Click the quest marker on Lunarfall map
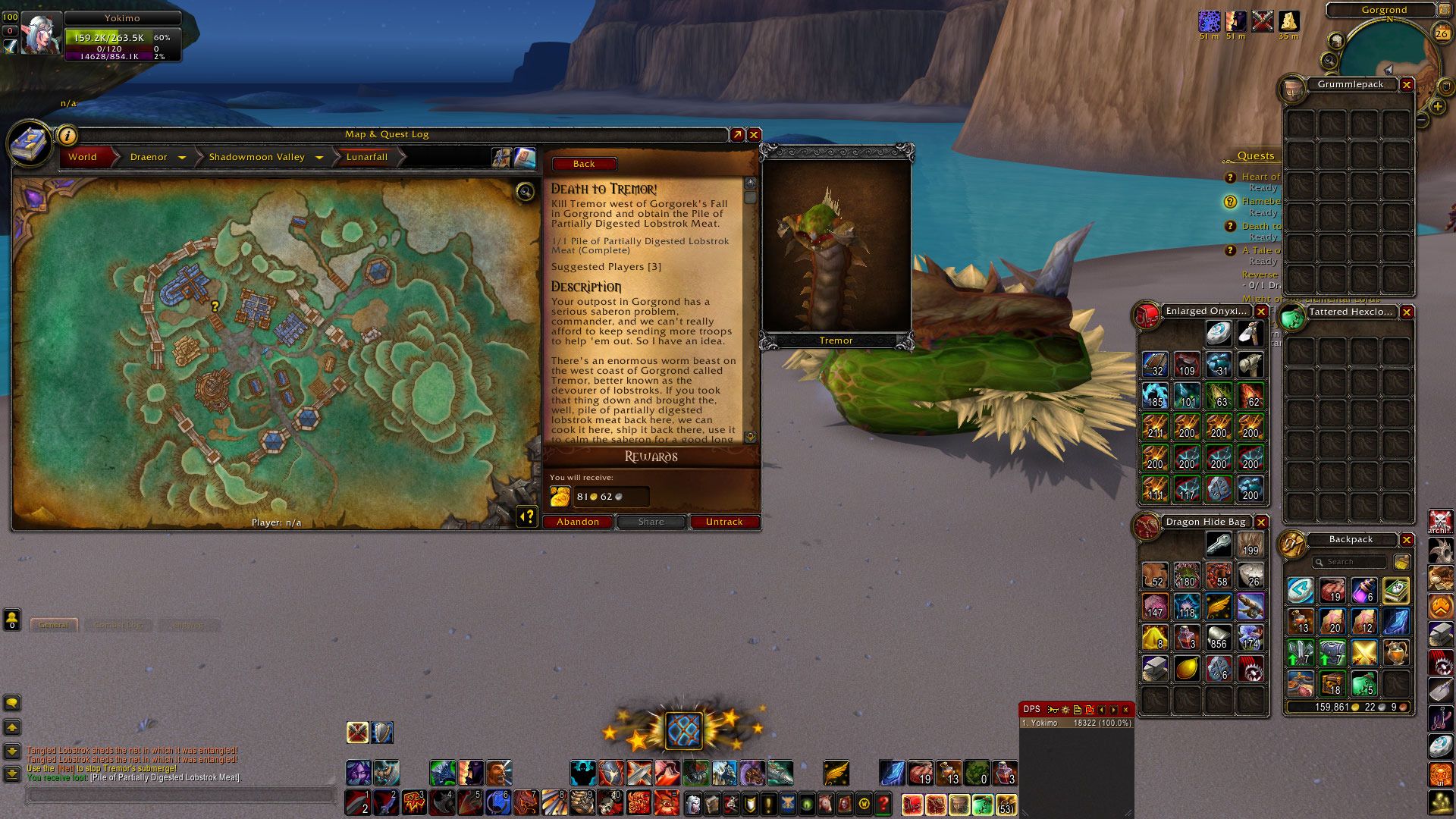 (215, 306)
